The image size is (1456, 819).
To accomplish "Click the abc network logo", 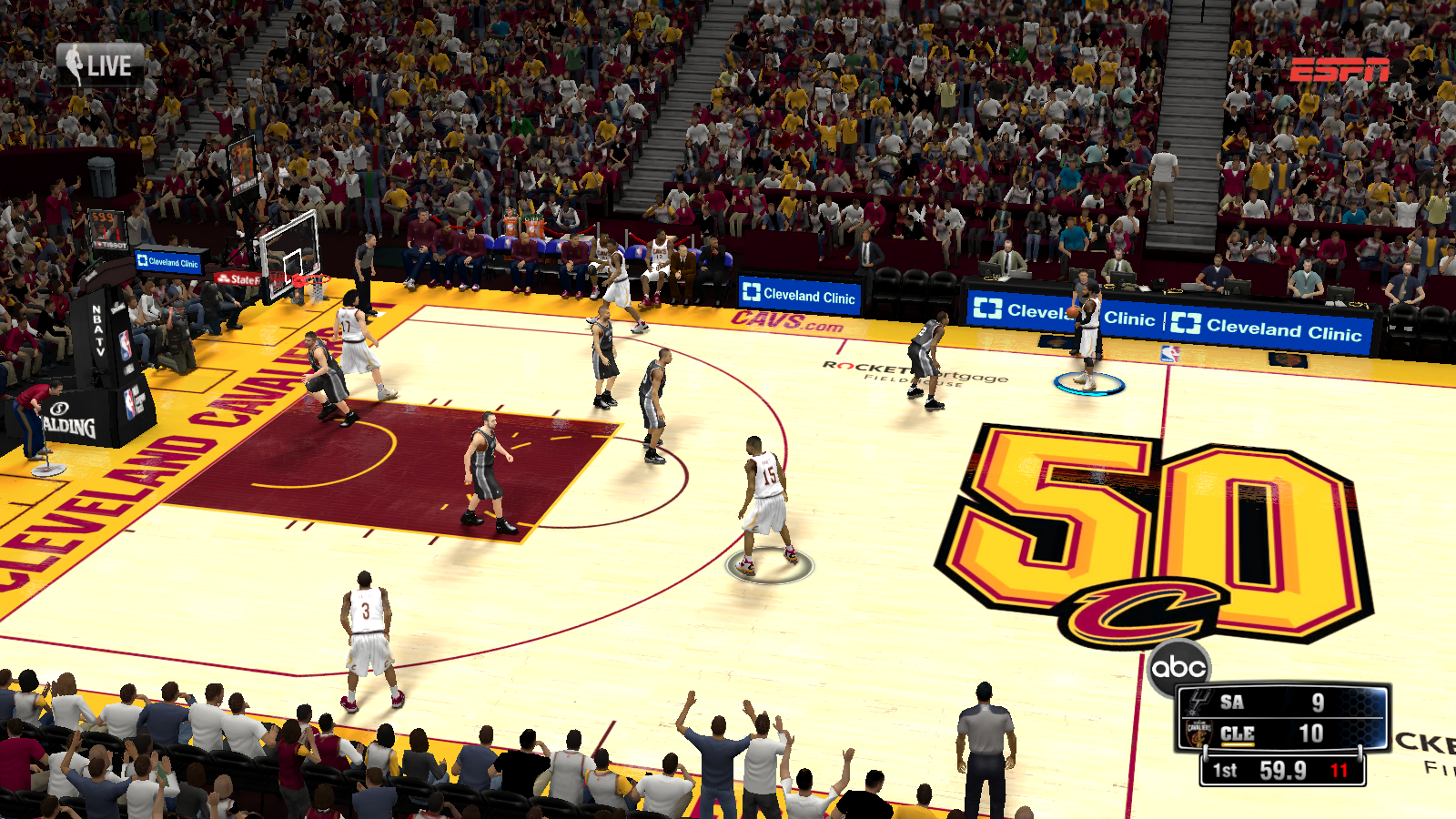I will tap(1178, 668).
